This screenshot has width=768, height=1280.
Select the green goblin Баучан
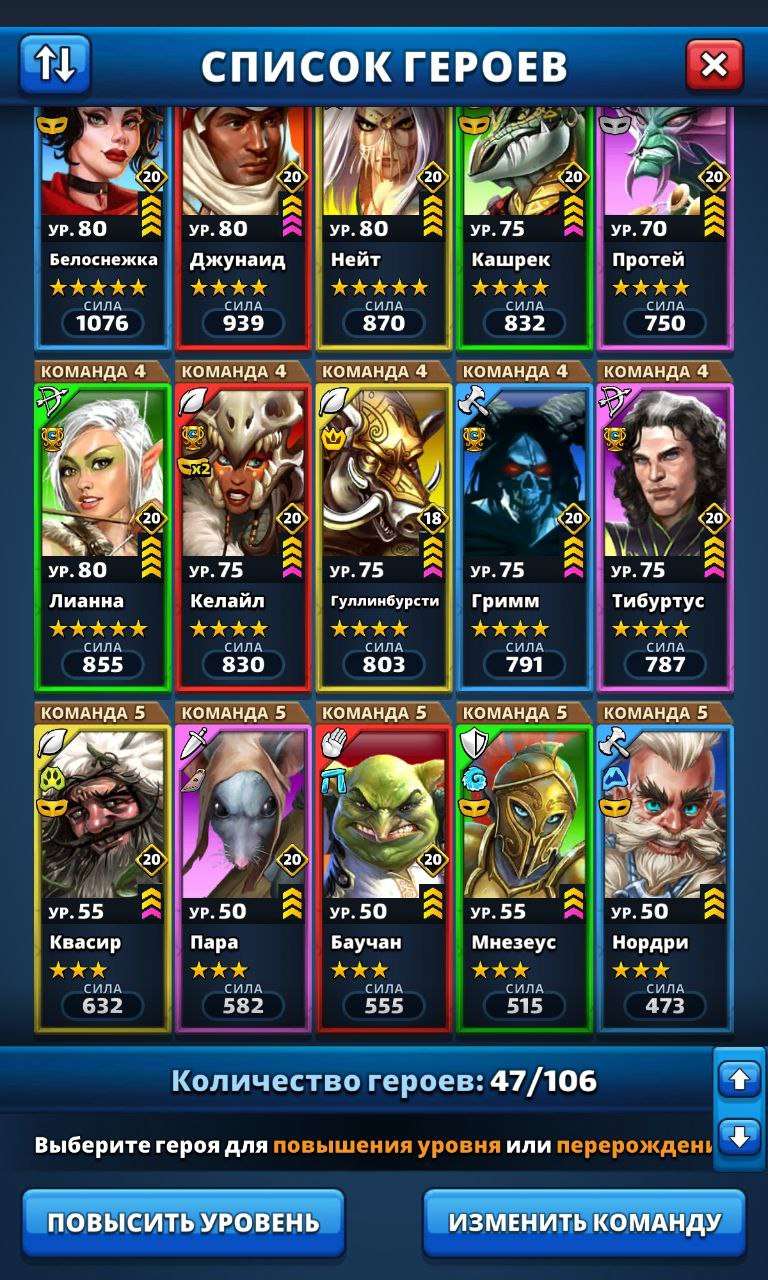[384, 875]
